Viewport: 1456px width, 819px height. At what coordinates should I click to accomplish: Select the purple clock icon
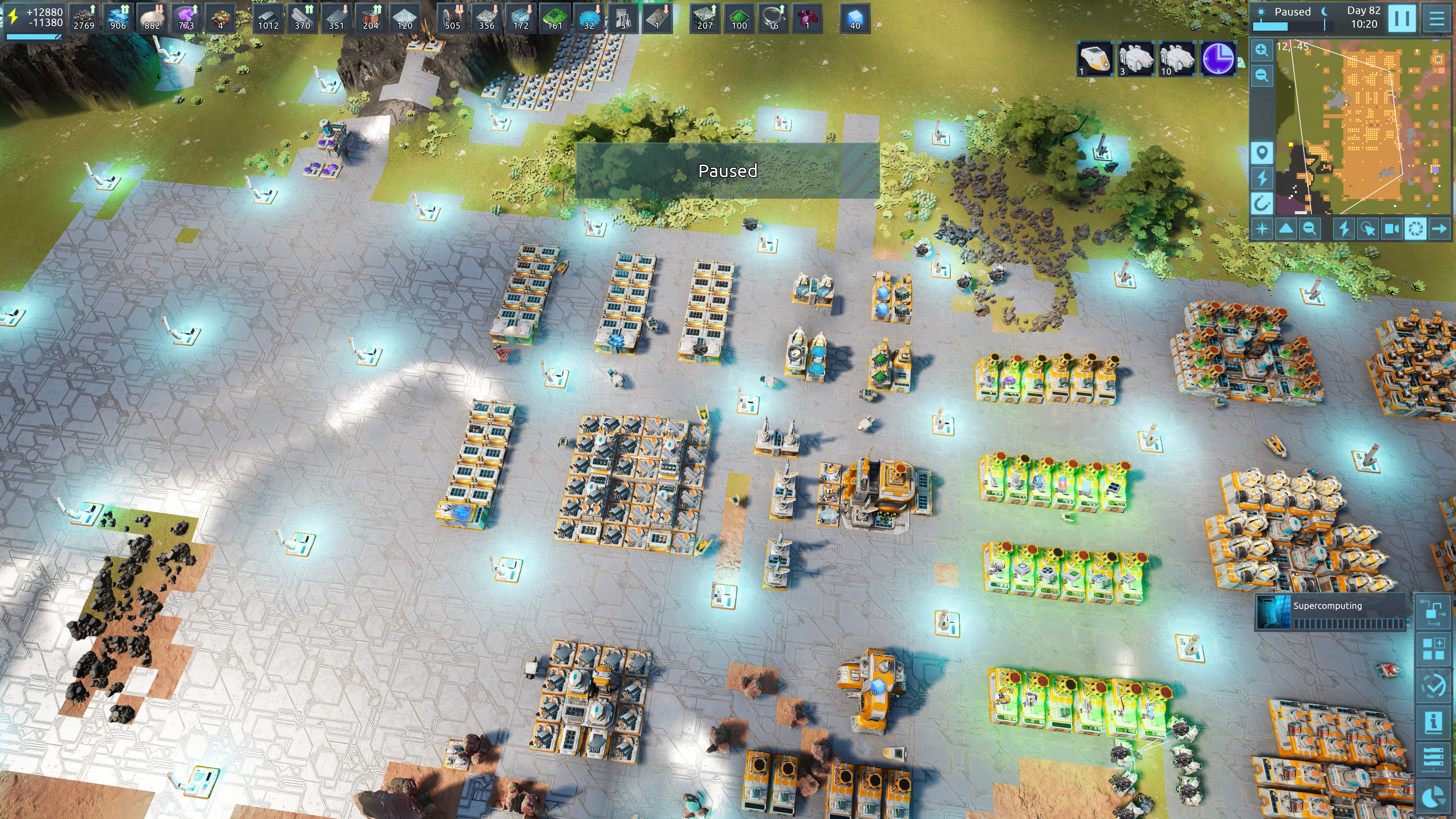[1218, 58]
